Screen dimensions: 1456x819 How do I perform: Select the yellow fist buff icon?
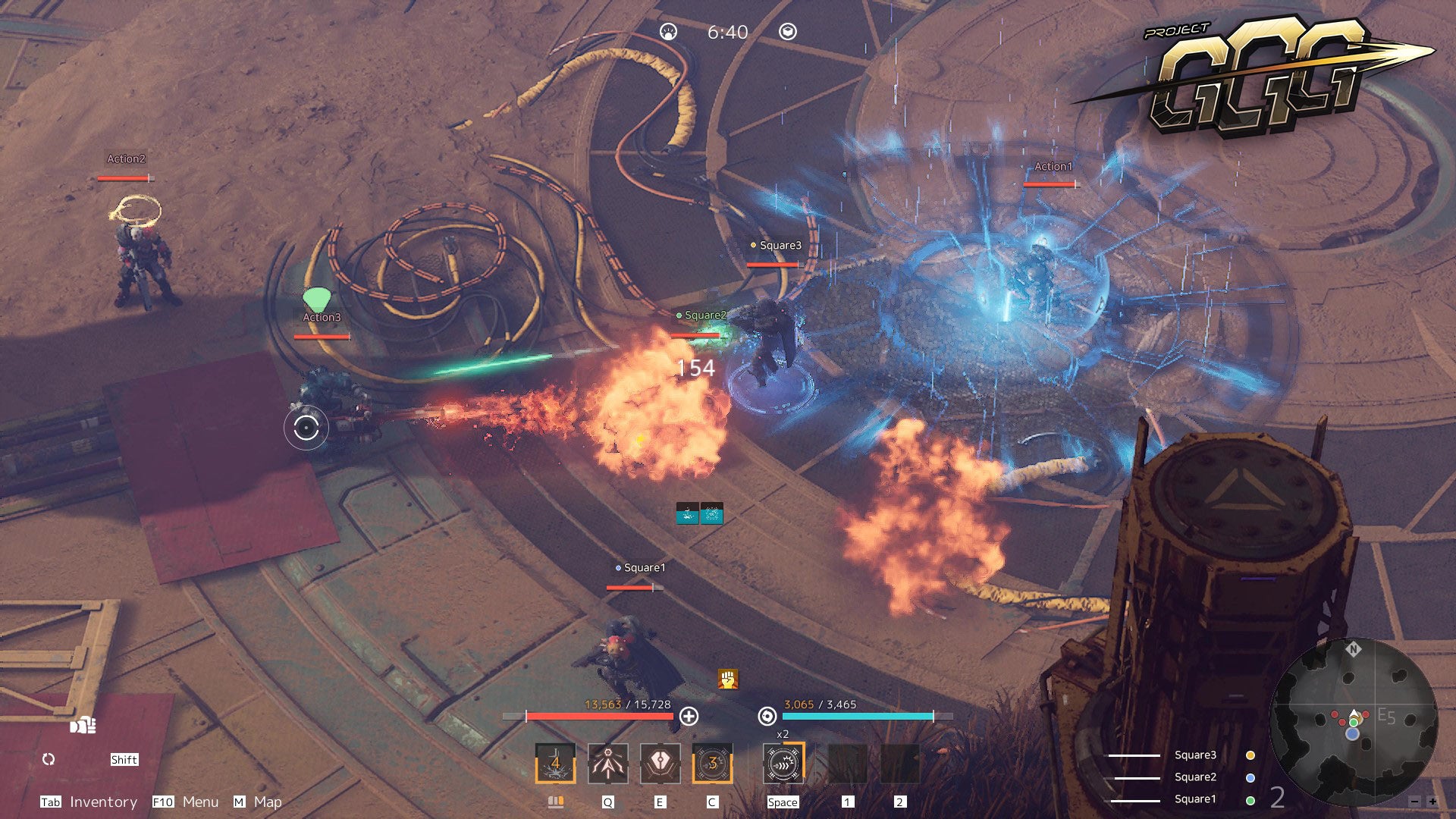click(728, 679)
